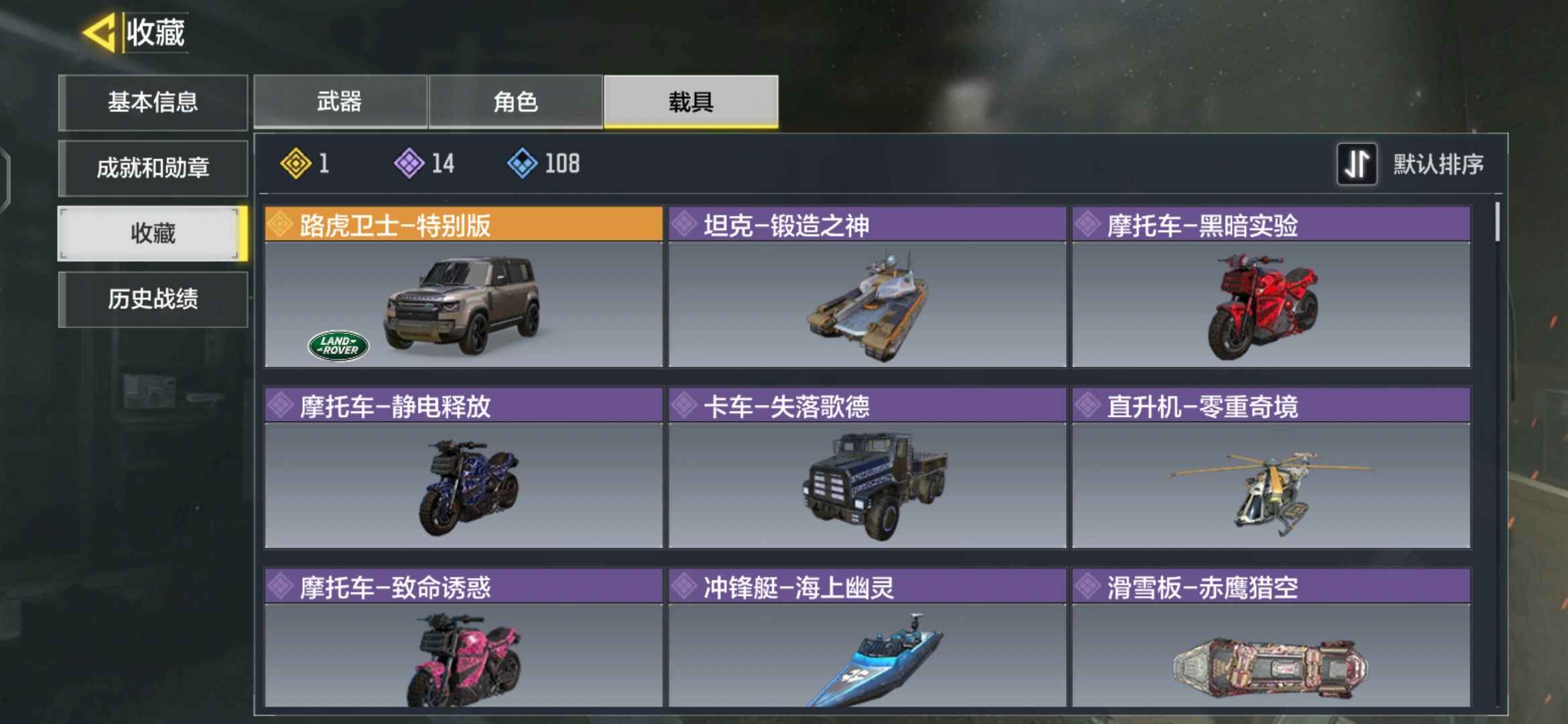Switch to the 武器 tab
Screen dimensions: 1568x724
coord(340,101)
